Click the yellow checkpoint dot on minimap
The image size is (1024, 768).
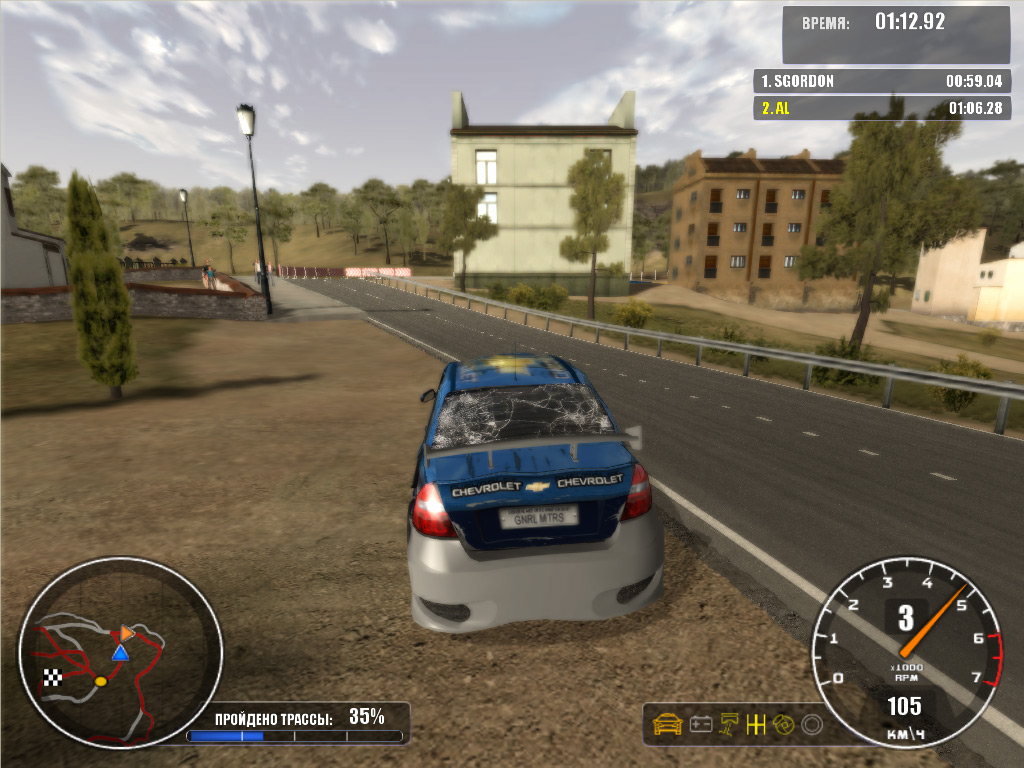(100, 681)
